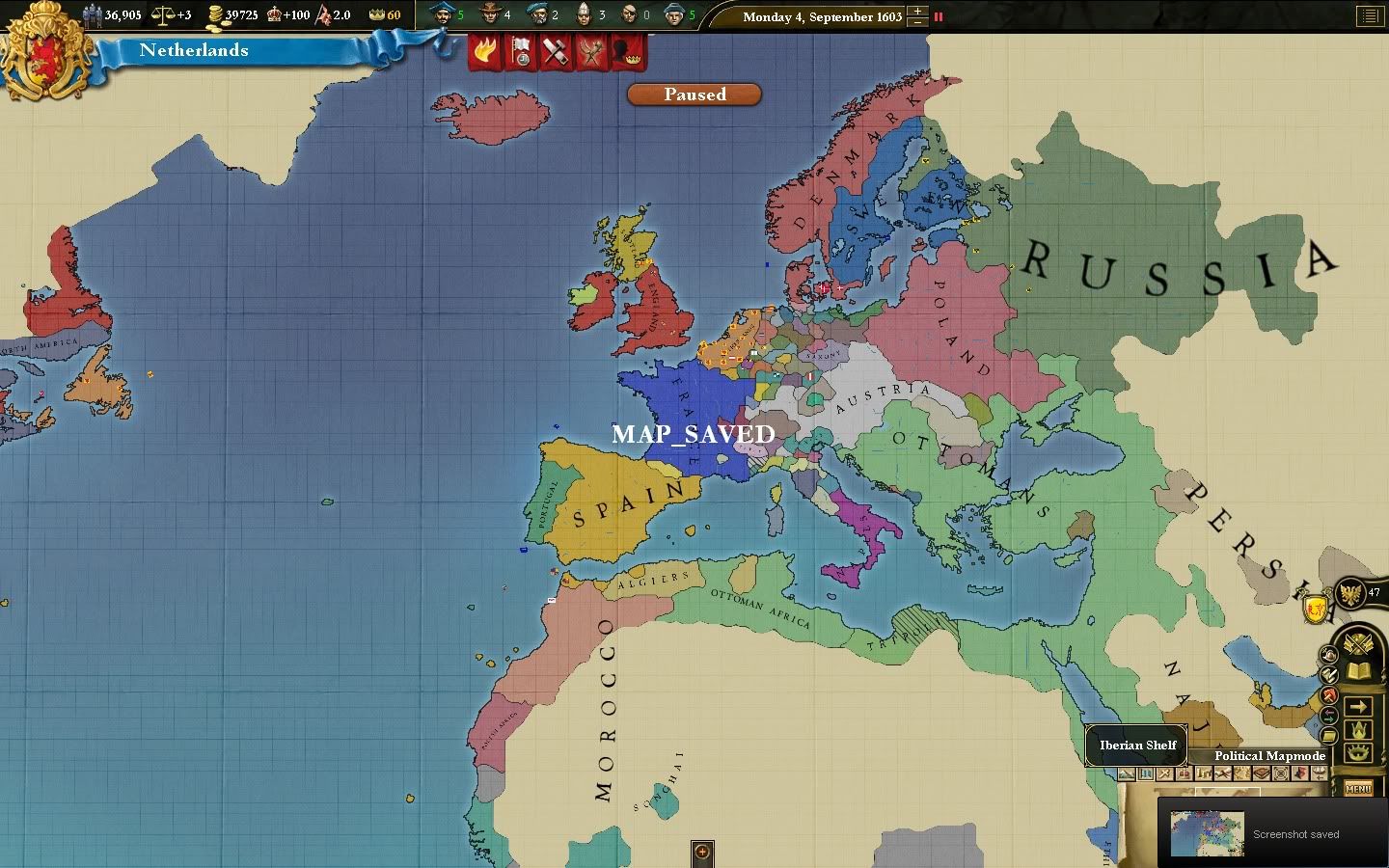Open the white flag and clock alert

tap(521, 51)
